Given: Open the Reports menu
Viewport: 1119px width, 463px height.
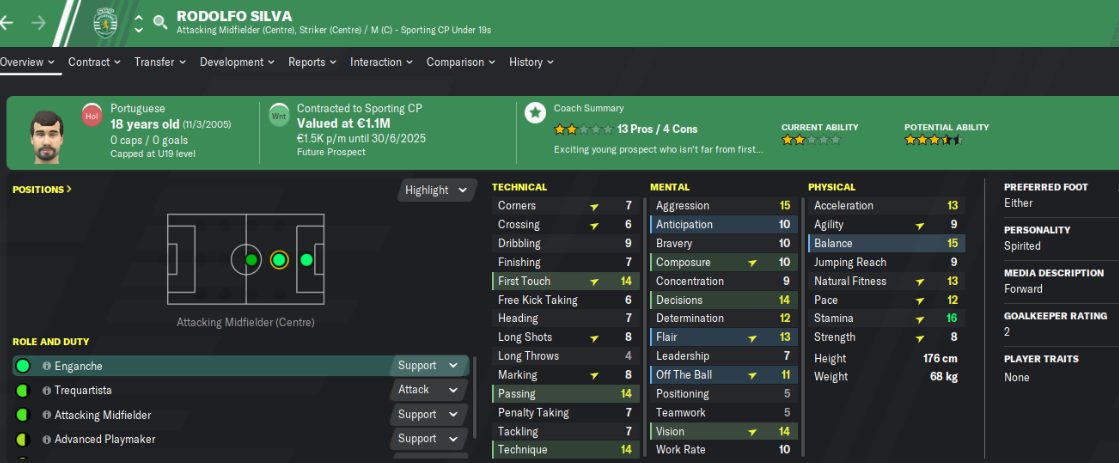Looking at the screenshot, I should point(312,62).
